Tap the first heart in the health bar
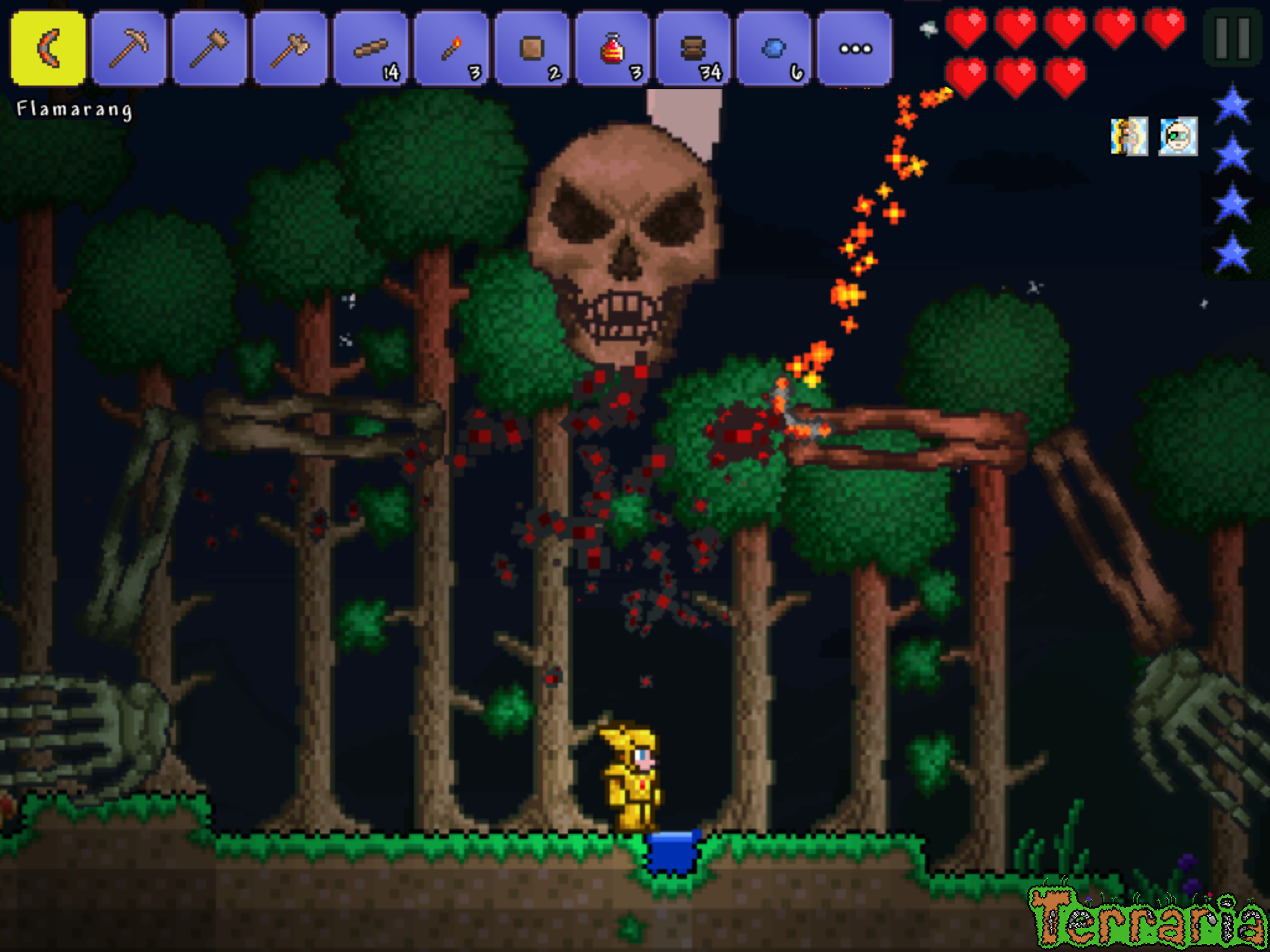 pos(966,28)
